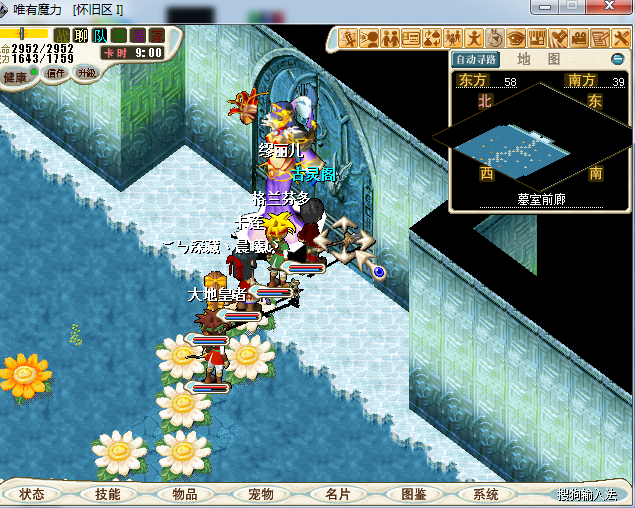Open the 系统 system menu

click(486, 494)
